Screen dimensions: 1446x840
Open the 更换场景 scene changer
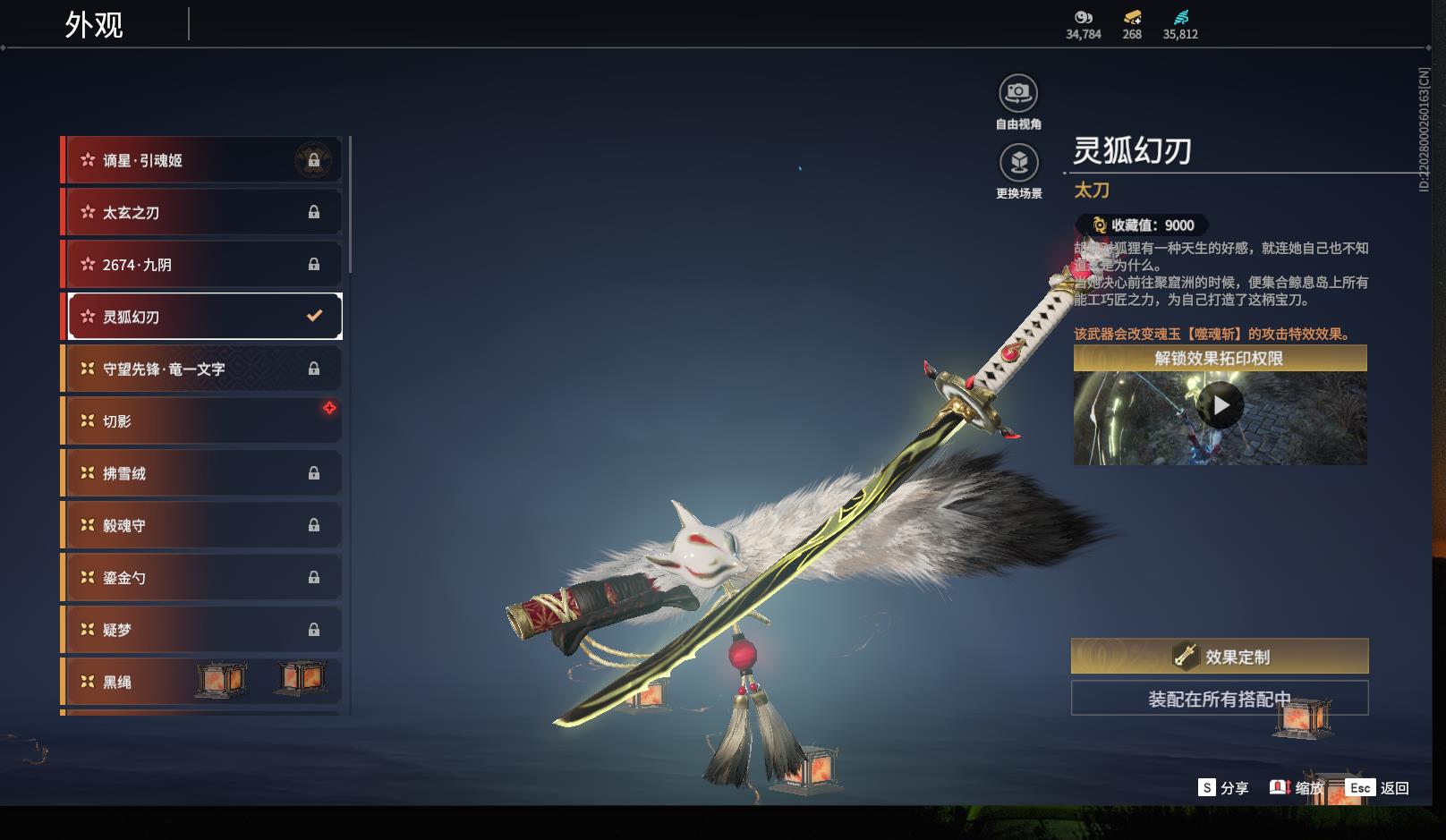tap(1018, 163)
